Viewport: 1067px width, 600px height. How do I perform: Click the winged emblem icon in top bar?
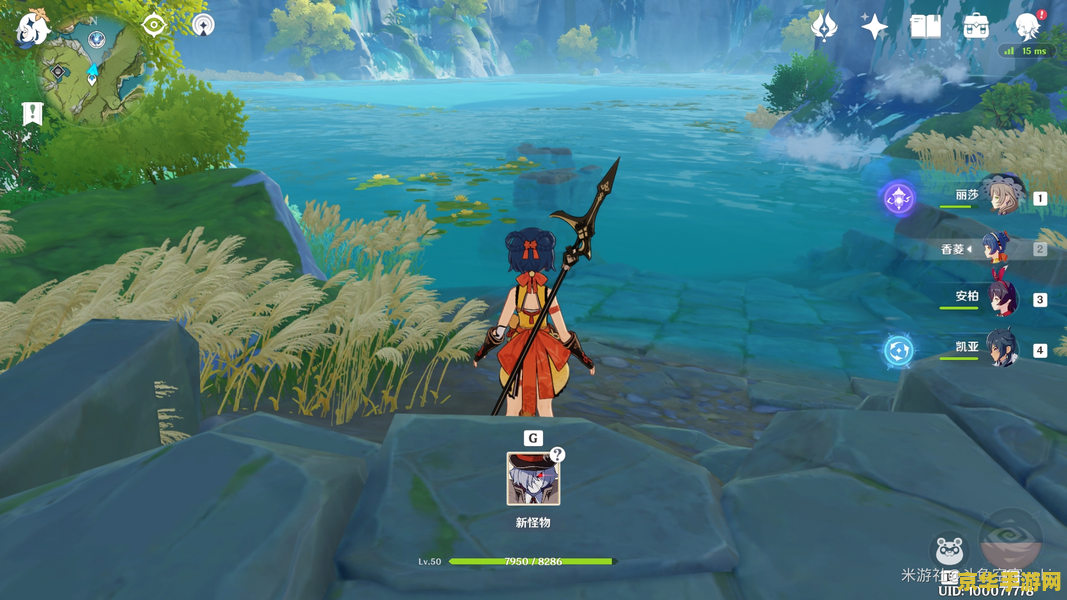click(824, 27)
